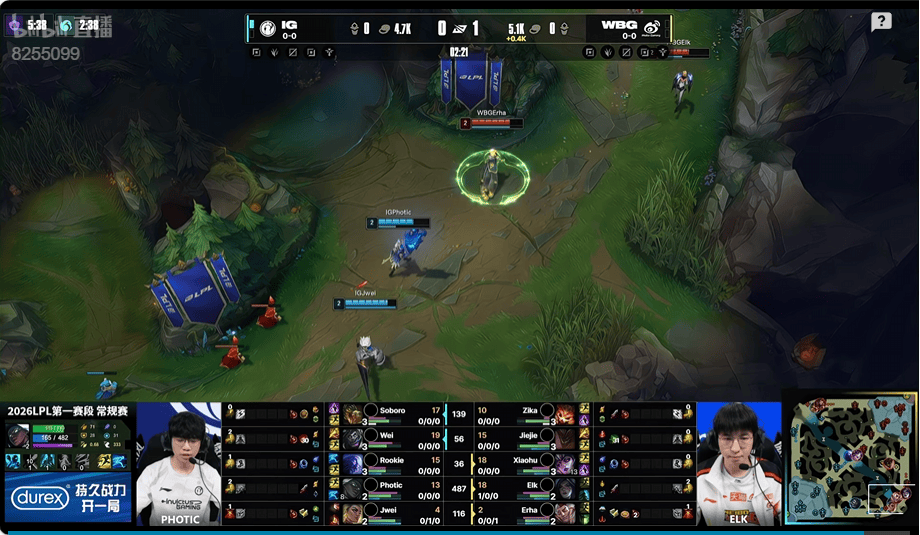Choose Rookie's champion portrait on the scoreboard

pyautogui.click(x=353, y=462)
